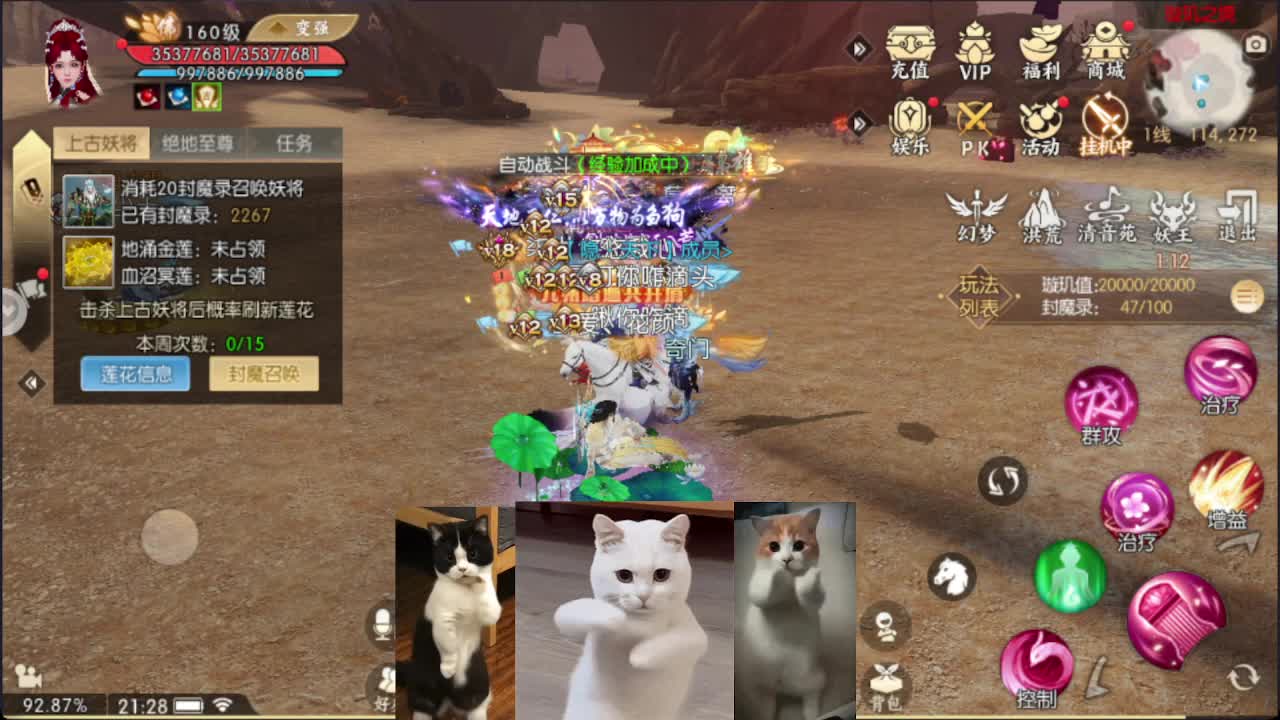Activate the 增益 buff skill
This screenshot has width=1280, height=720.
[1226, 487]
